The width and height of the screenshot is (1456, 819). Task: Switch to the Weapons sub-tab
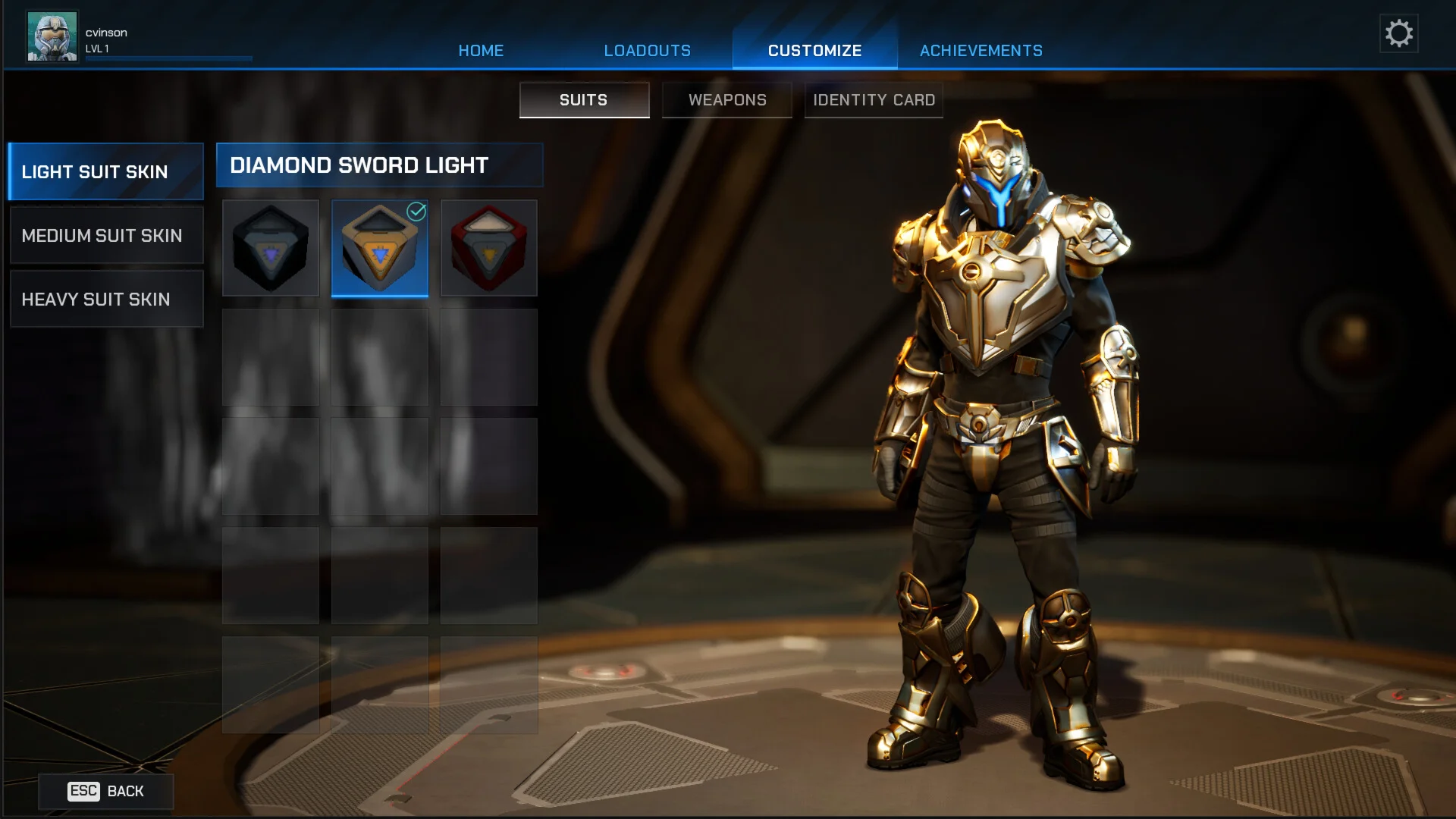(727, 100)
